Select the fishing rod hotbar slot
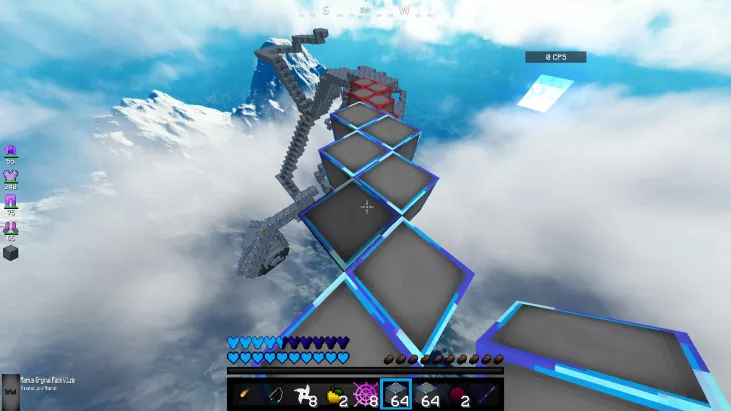Image resolution: width=731 pixels, height=411 pixels. (275, 394)
